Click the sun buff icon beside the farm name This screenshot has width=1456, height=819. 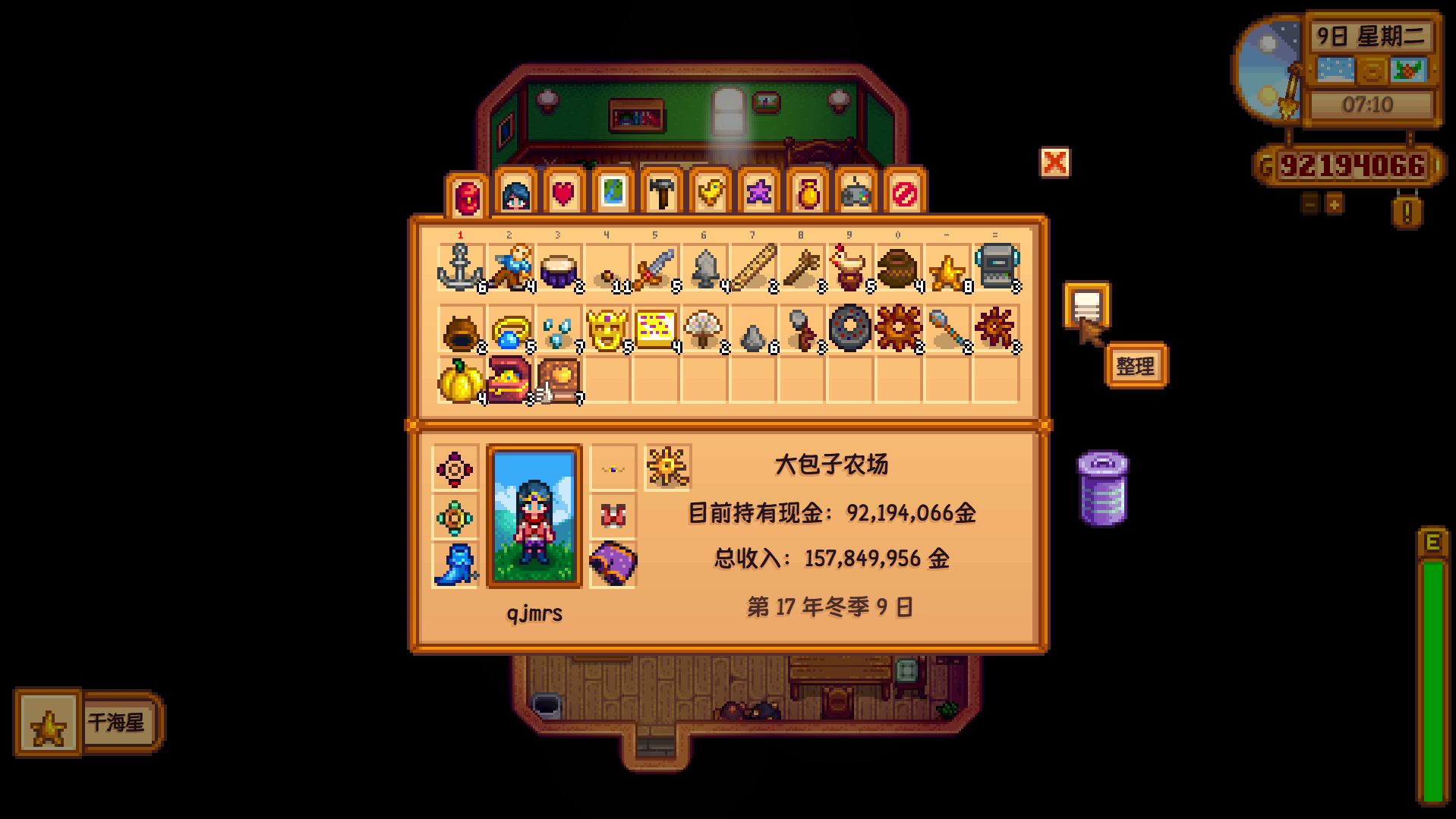666,468
